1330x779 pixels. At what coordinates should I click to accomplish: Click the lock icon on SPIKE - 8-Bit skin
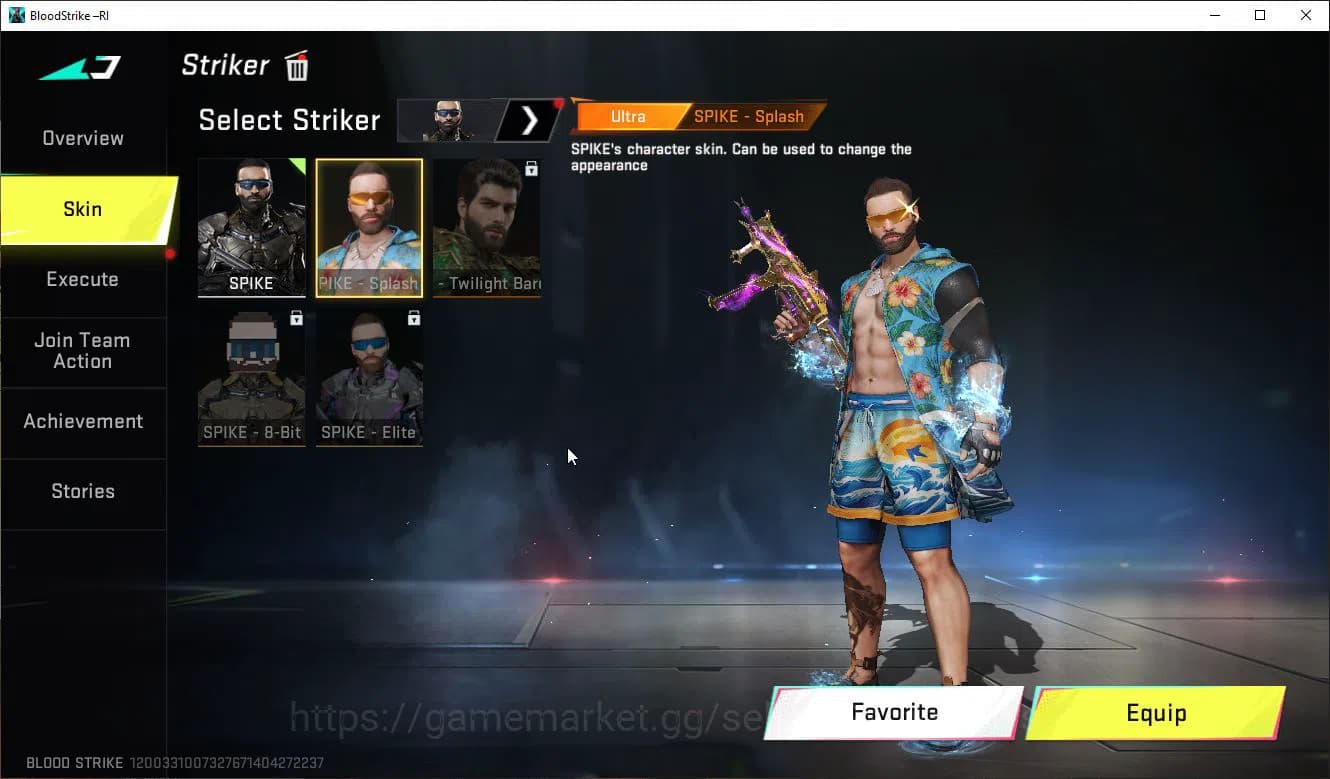click(295, 317)
